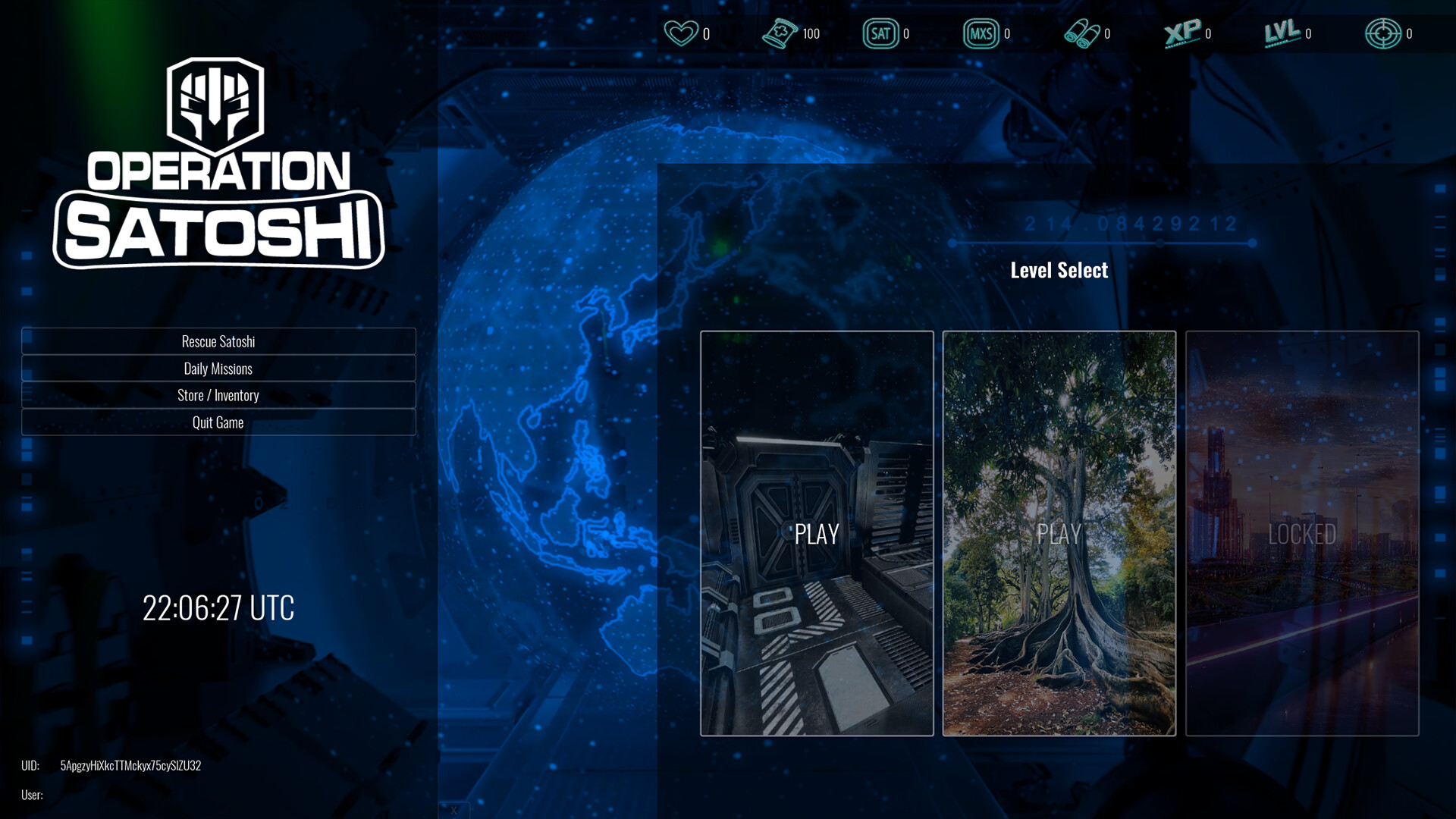The image size is (1456, 819).
Task: Select the medkit supplies icon showing 100
Action: tap(781, 33)
